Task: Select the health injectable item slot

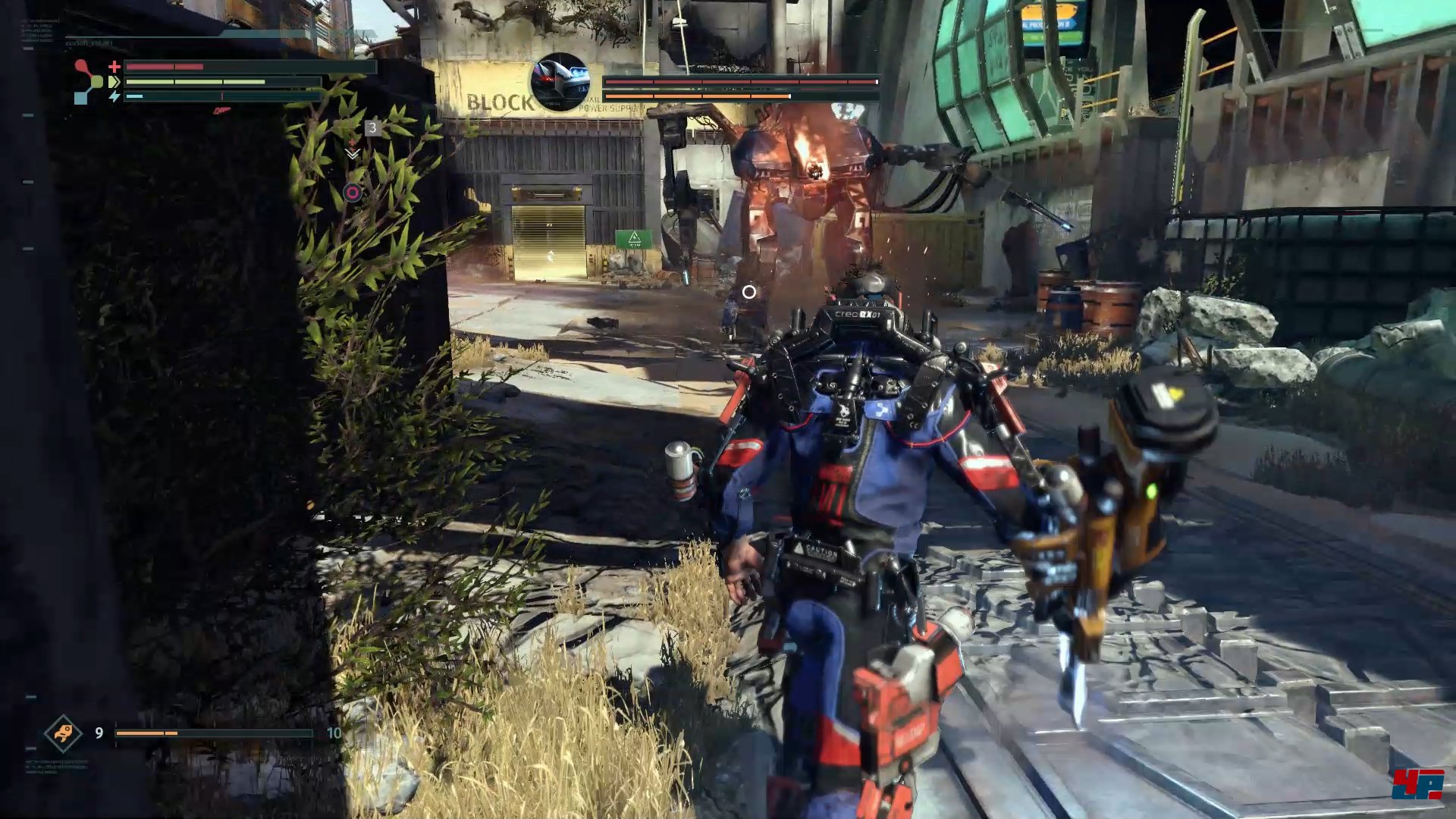Action: pos(63,733)
